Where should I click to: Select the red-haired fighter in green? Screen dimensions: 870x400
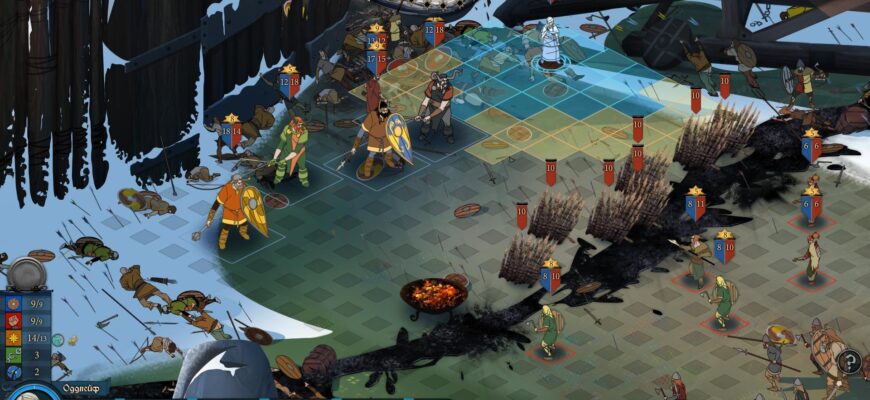294,150
